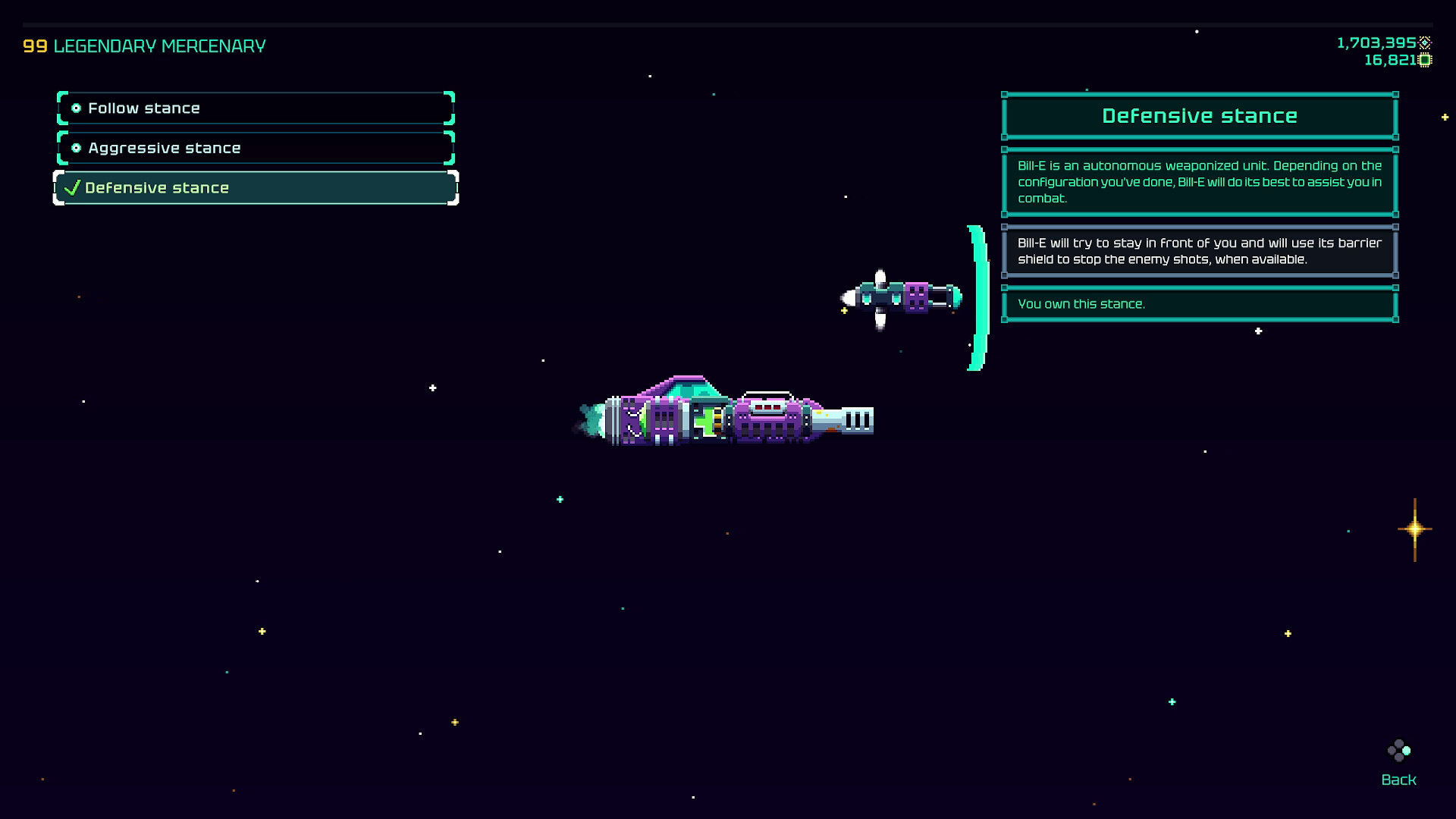Open the Defensive stance header panel
This screenshot has width=1456, height=819.
1199,115
